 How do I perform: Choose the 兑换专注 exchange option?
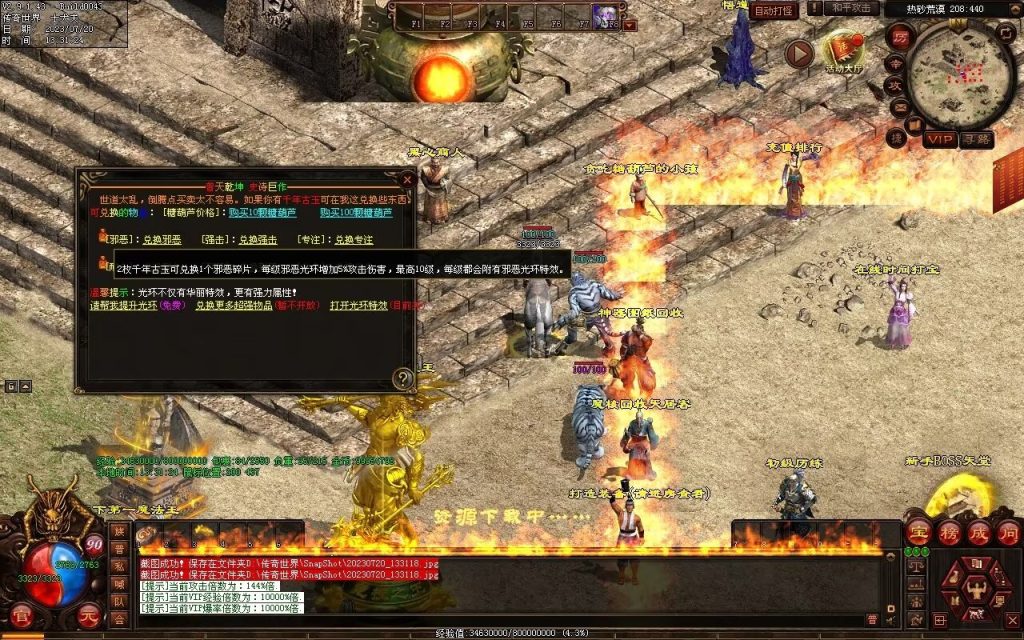(x=353, y=240)
